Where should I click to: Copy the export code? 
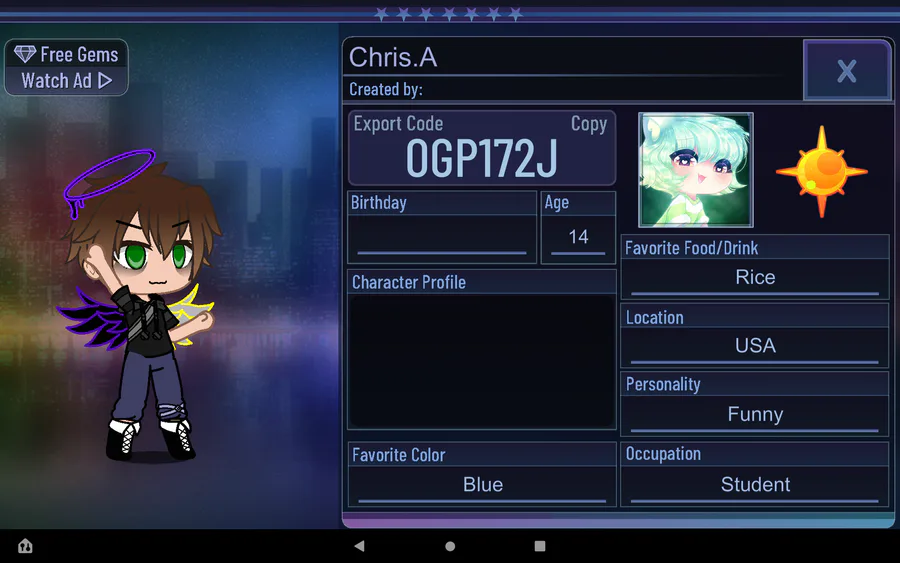coord(588,124)
